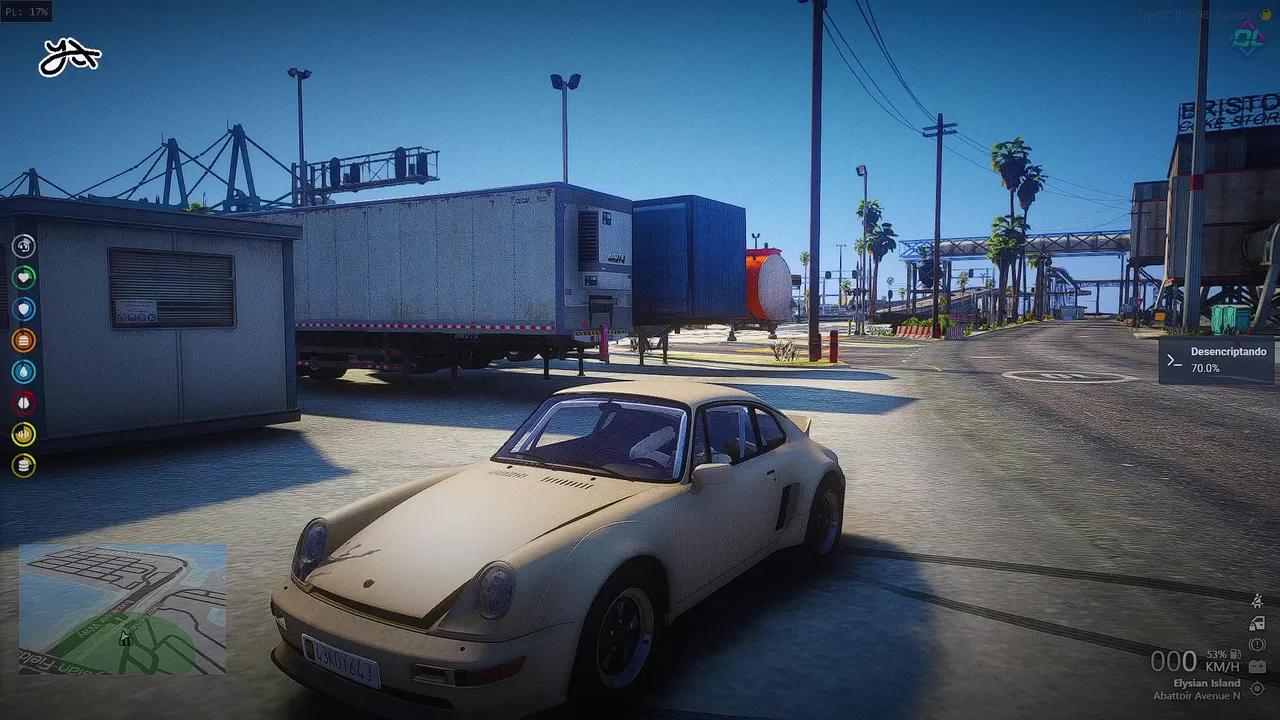Click the yellow sound bars voice icon
1280x720 pixels.
[23, 434]
